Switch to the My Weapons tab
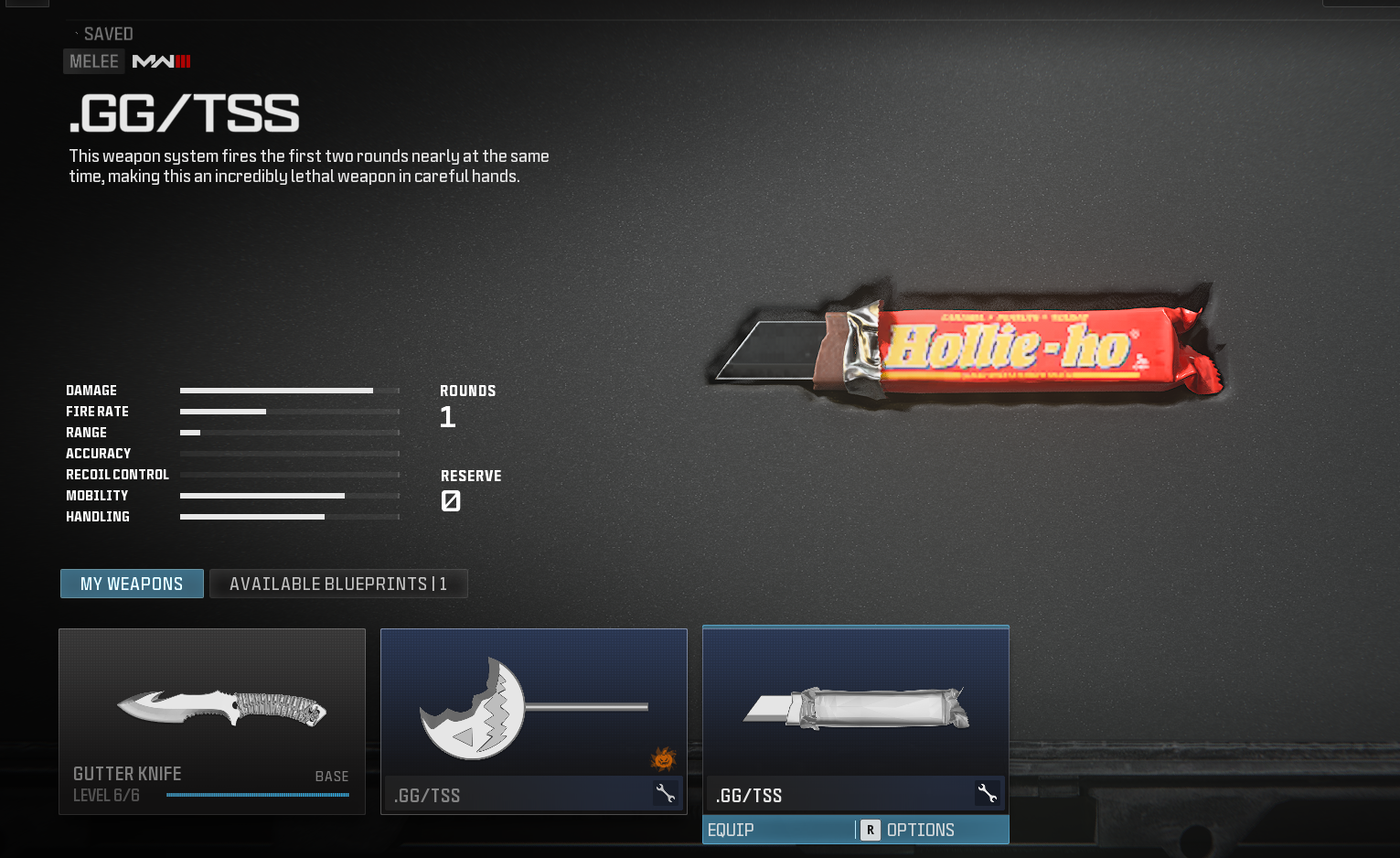 132,584
